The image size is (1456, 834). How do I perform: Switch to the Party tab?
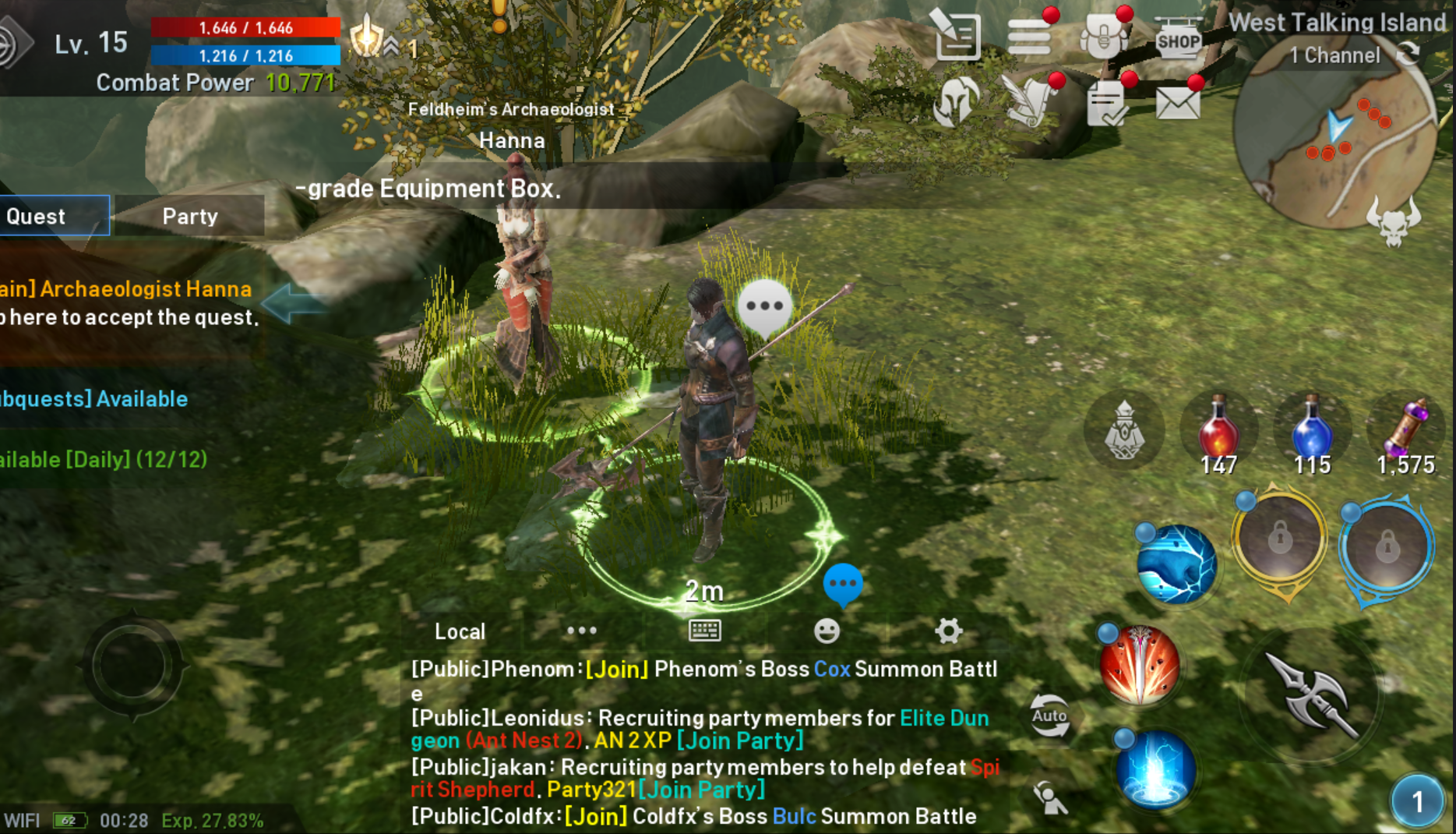[189, 216]
